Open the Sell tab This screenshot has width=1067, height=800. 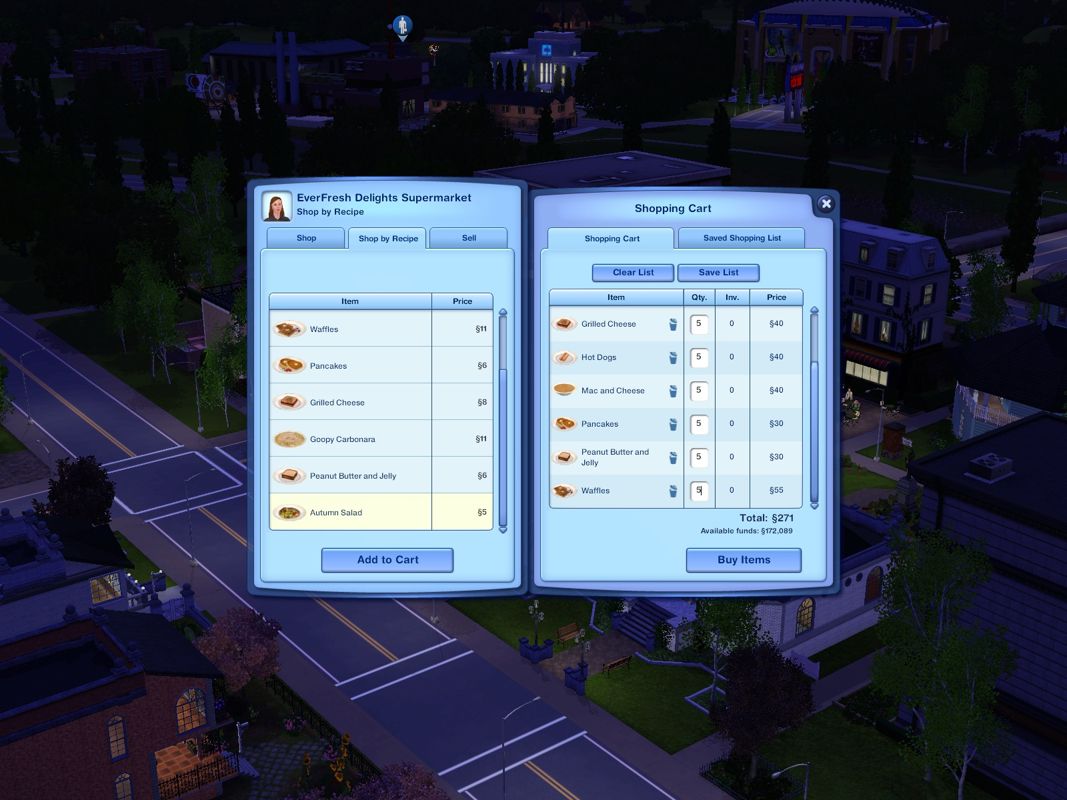coord(468,238)
